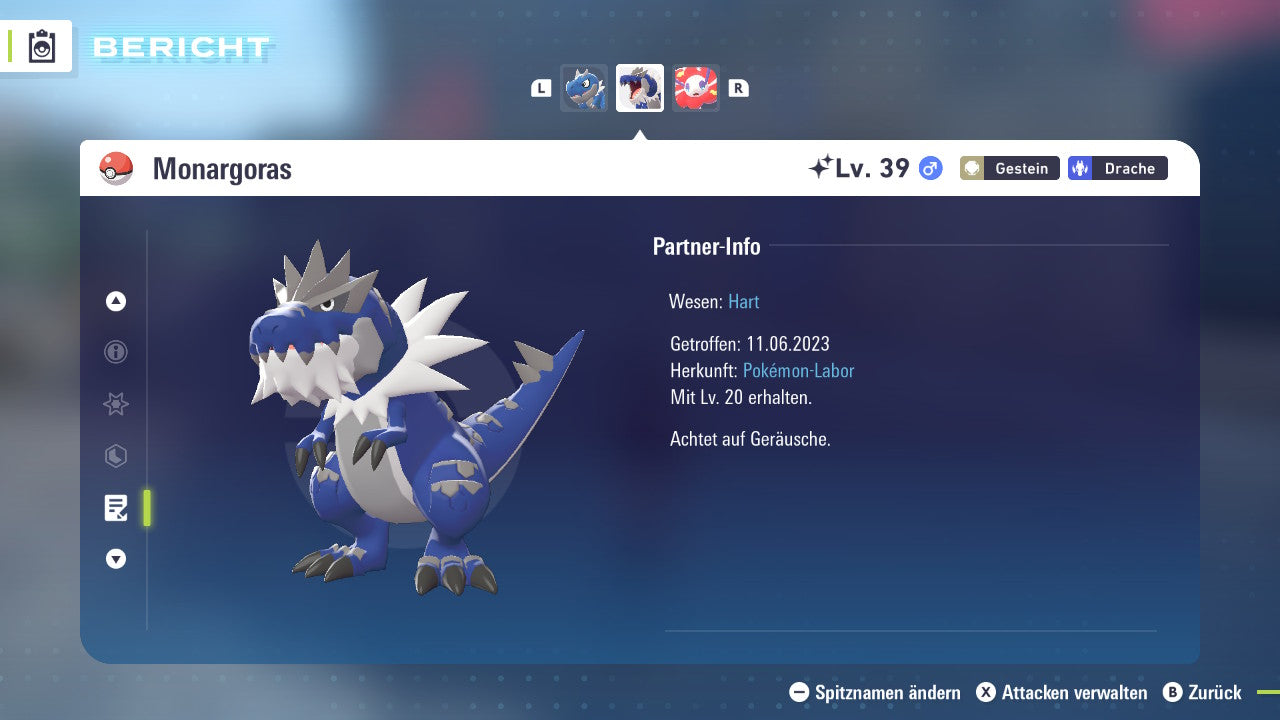The height and width of the screenshot is (720, 1280).
Task: Open the hexagon-shaped page tab
Action: pyautogui.click(x=116, y=456)
